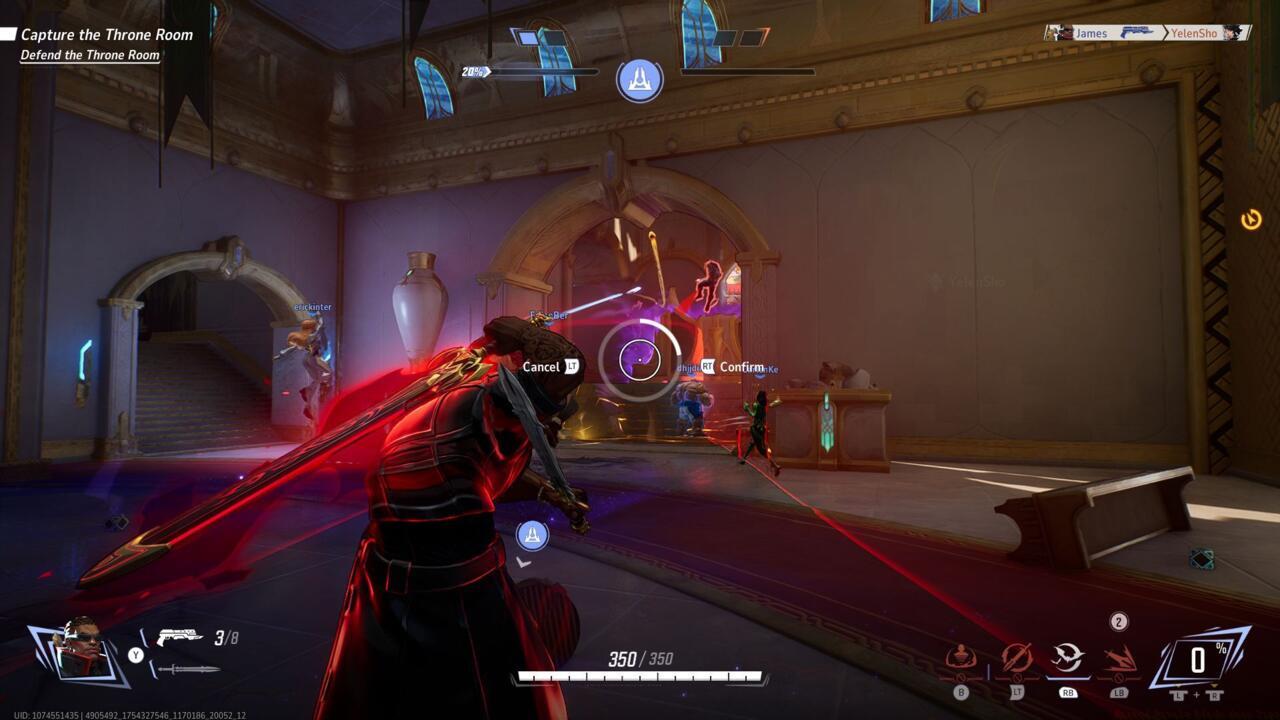
Task: Select the red figure ability icon
Action: tap(961, 658)
